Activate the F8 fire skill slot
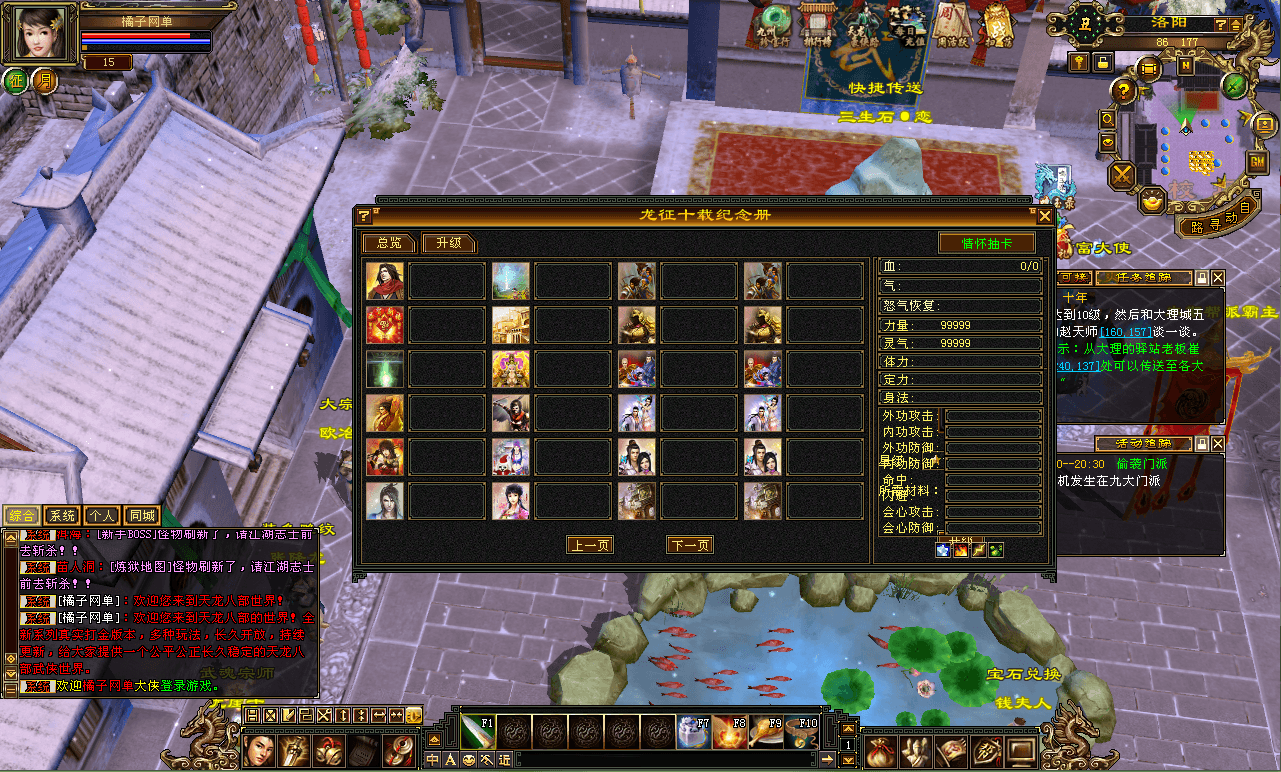The width and height of the screenshot is (1281, 772). pyautogui.click(x=729, y=732)
